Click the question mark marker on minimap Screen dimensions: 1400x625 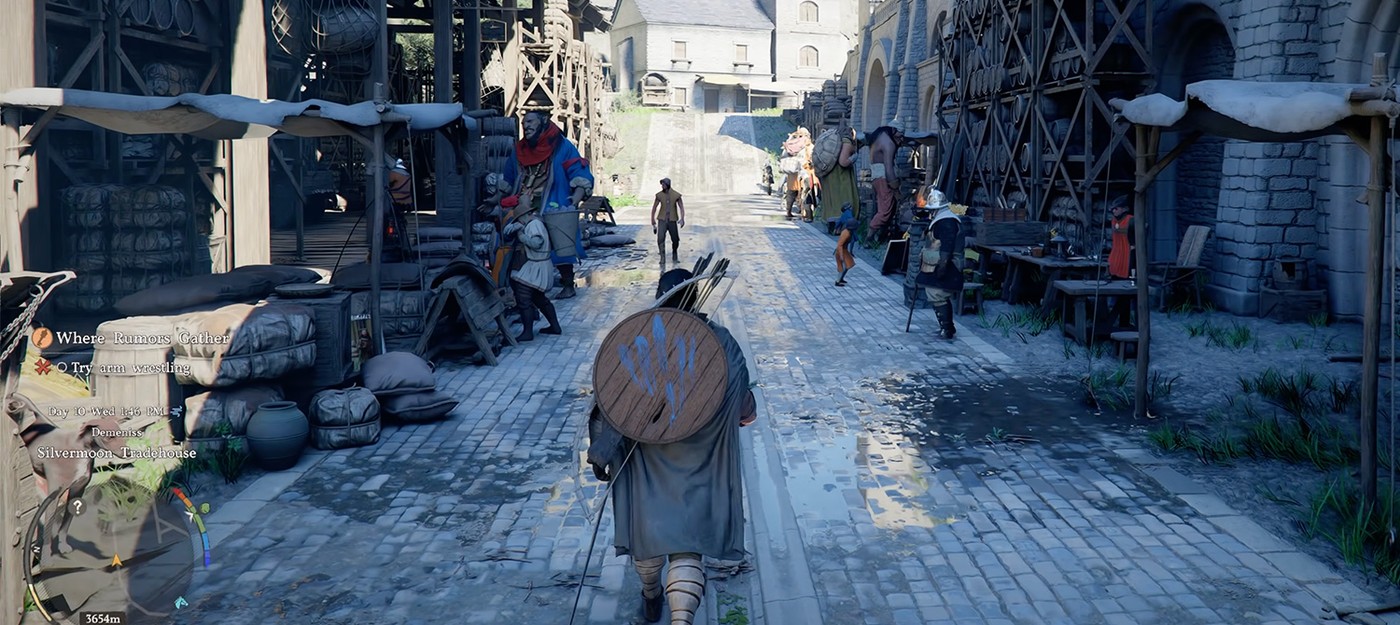tap(77, 507)
